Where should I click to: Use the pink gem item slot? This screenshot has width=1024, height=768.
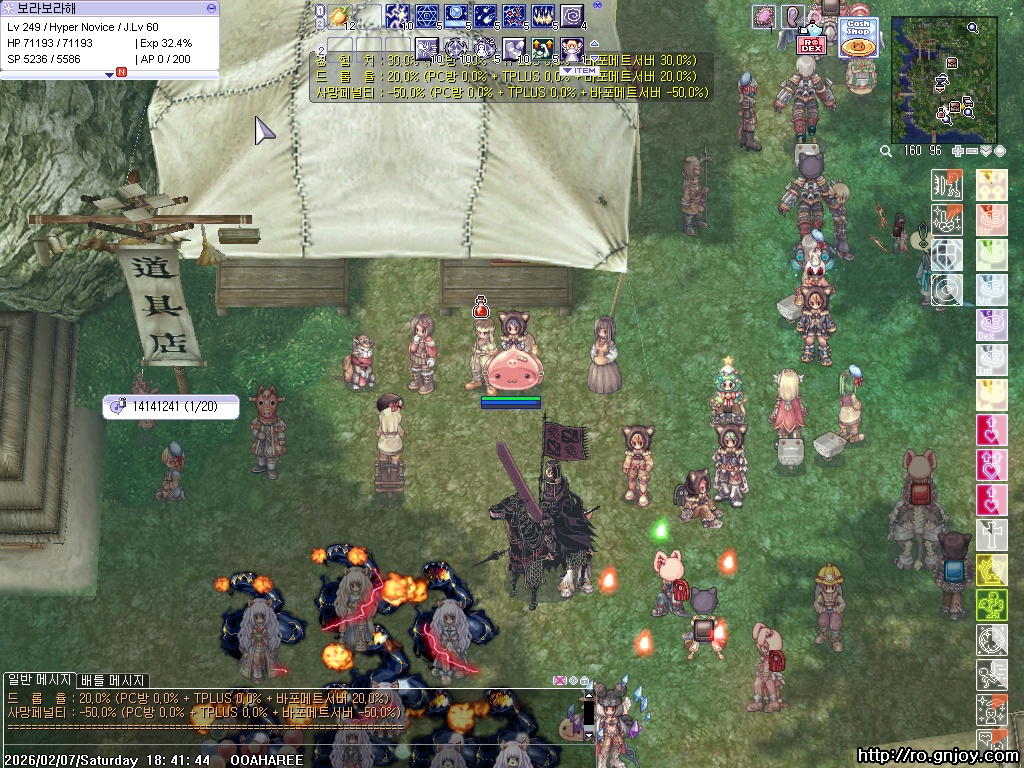[764, 16]
